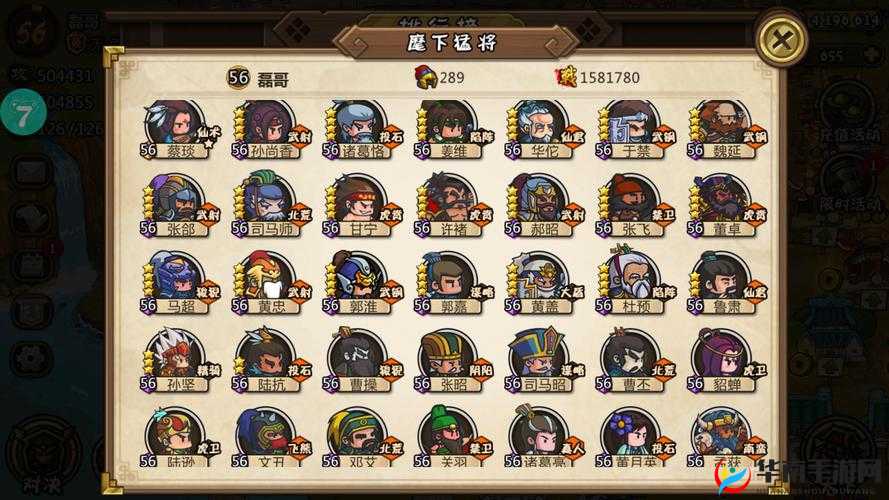This screenshot has width=889, height=500.
Task: Select the hero 张飞
Action: click(x=632, y=203)
